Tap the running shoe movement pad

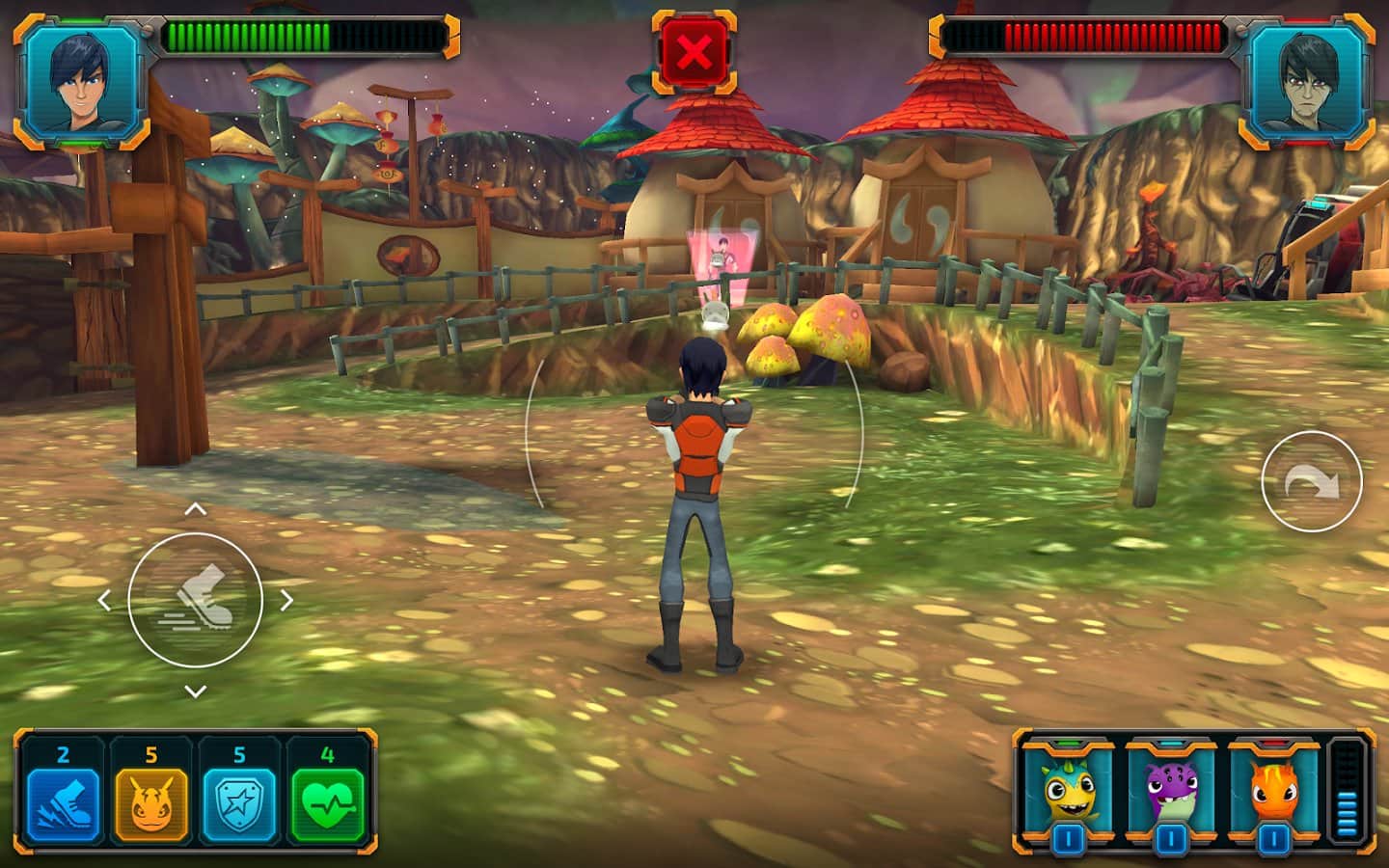[196, 599]
